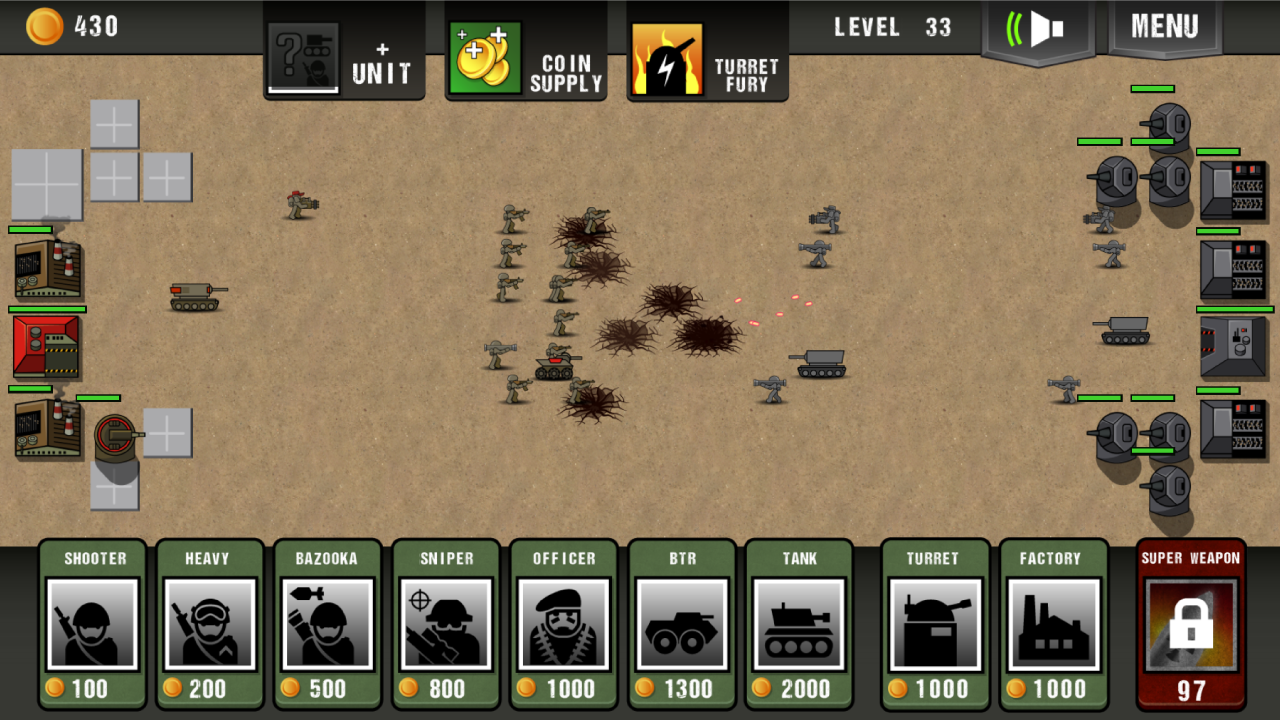Open the game Menu
This screenshot has height=720, width=1280.
1163,27
